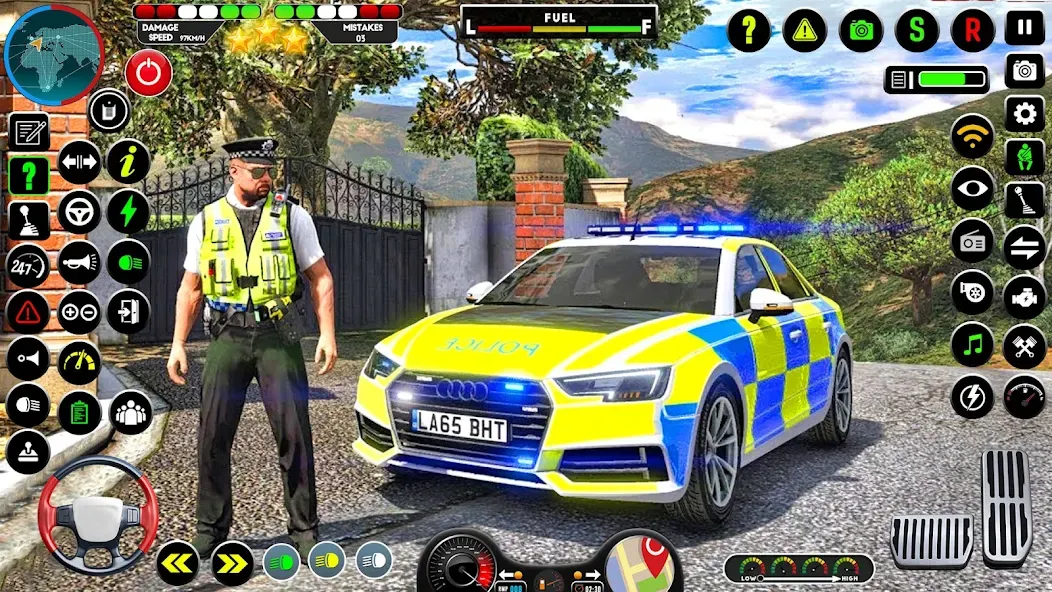Open the green info 'i' button
Viewport: 1052px width, 592px height.
pos(128,160)
